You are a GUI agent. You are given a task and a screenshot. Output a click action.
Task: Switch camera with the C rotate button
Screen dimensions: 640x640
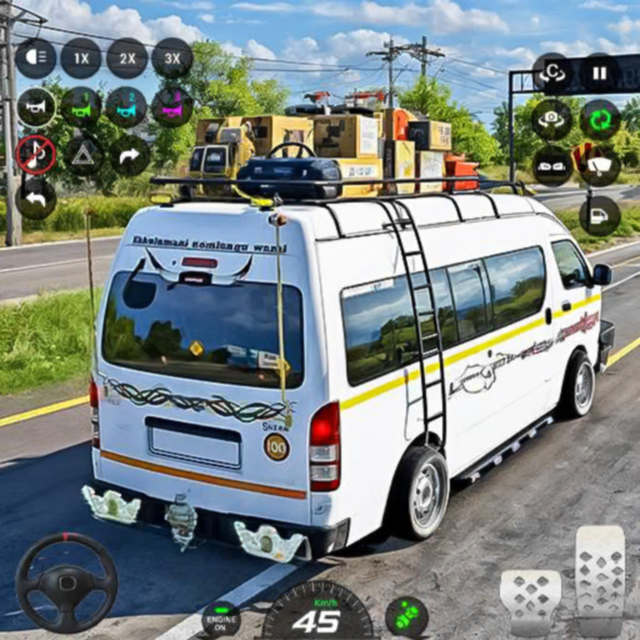click(x=552, y=73)
